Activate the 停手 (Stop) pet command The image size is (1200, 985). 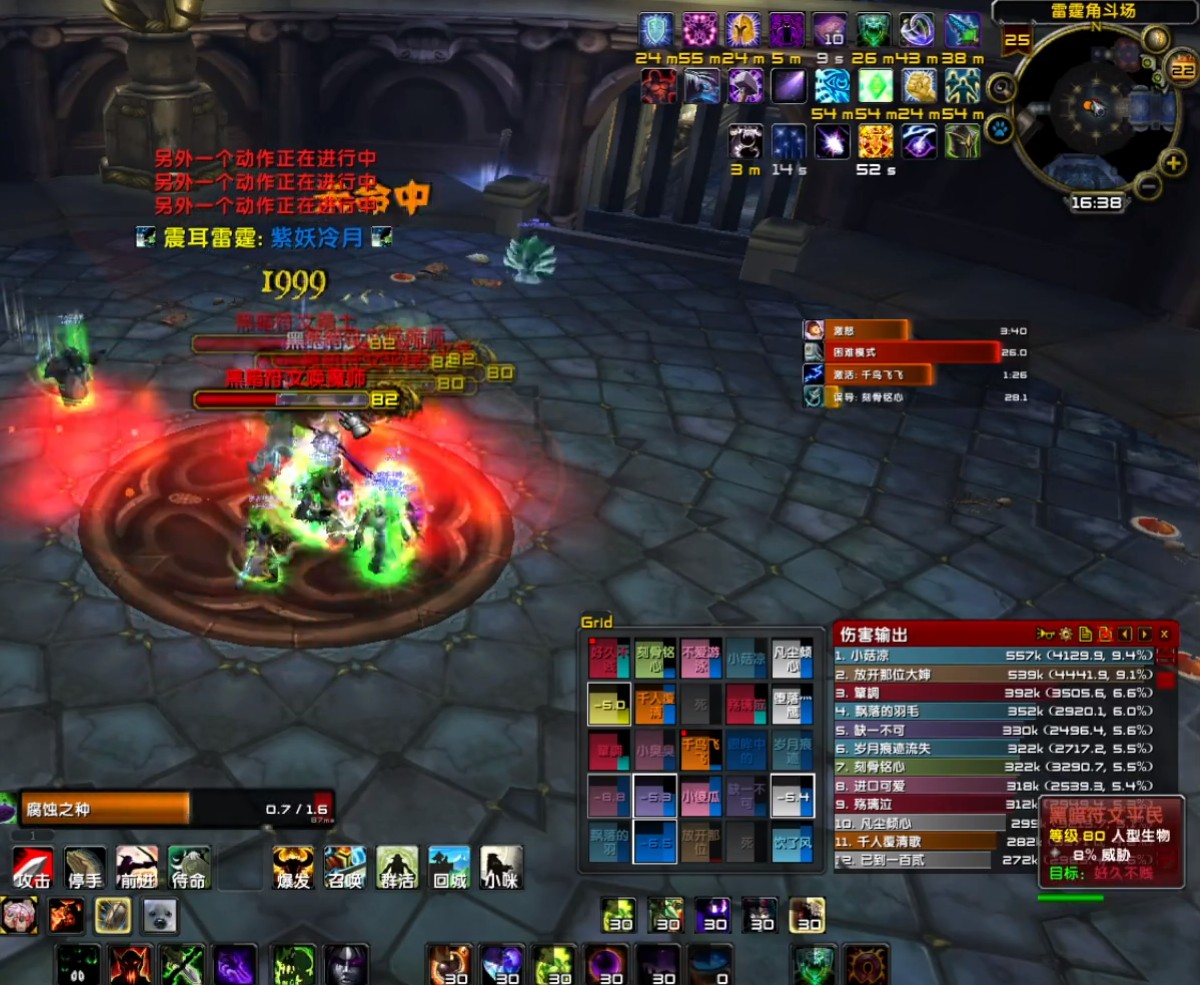point(85,866)
